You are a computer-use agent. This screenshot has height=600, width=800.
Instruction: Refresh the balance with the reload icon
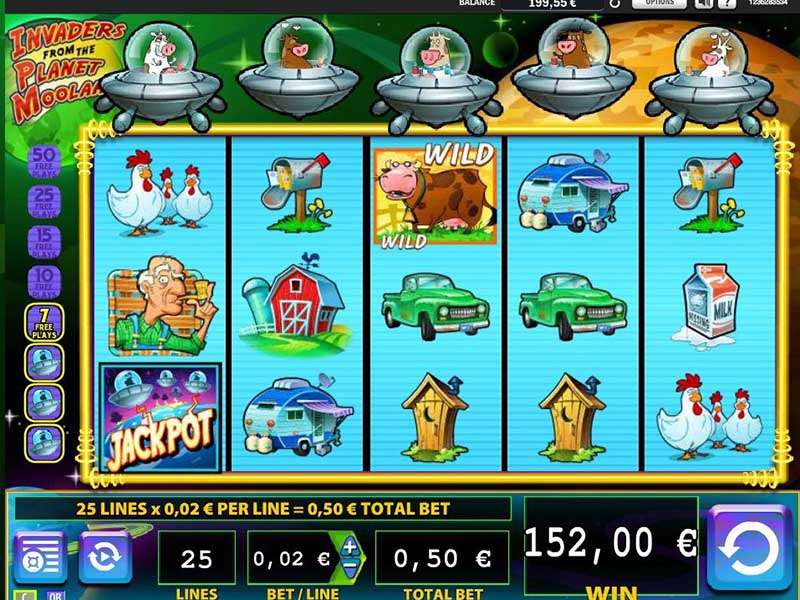[615, 4]
